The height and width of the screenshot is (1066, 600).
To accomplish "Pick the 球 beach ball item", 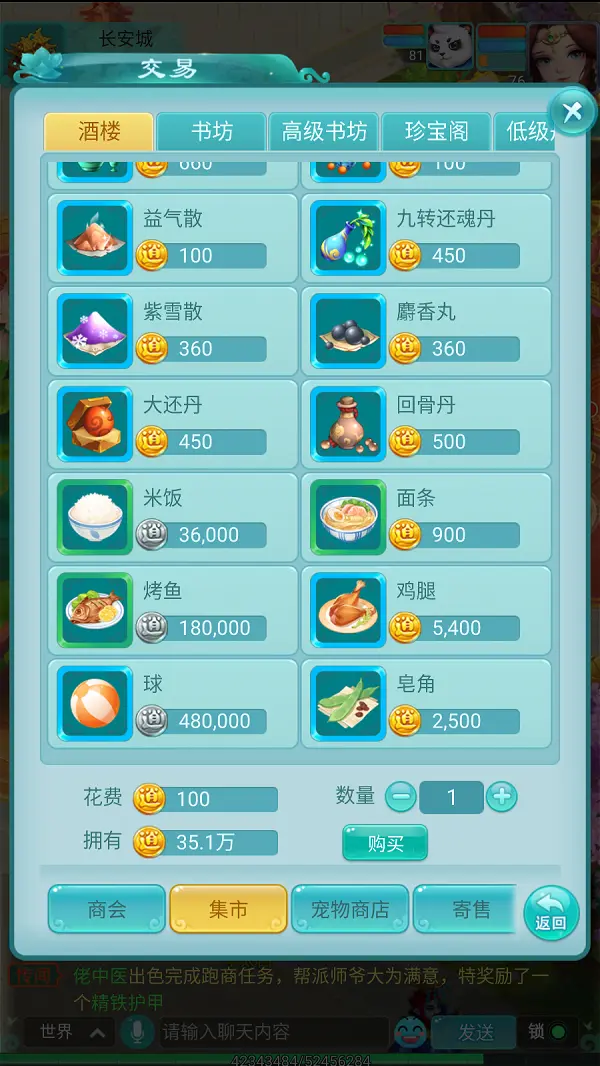I will pos(173,703).
